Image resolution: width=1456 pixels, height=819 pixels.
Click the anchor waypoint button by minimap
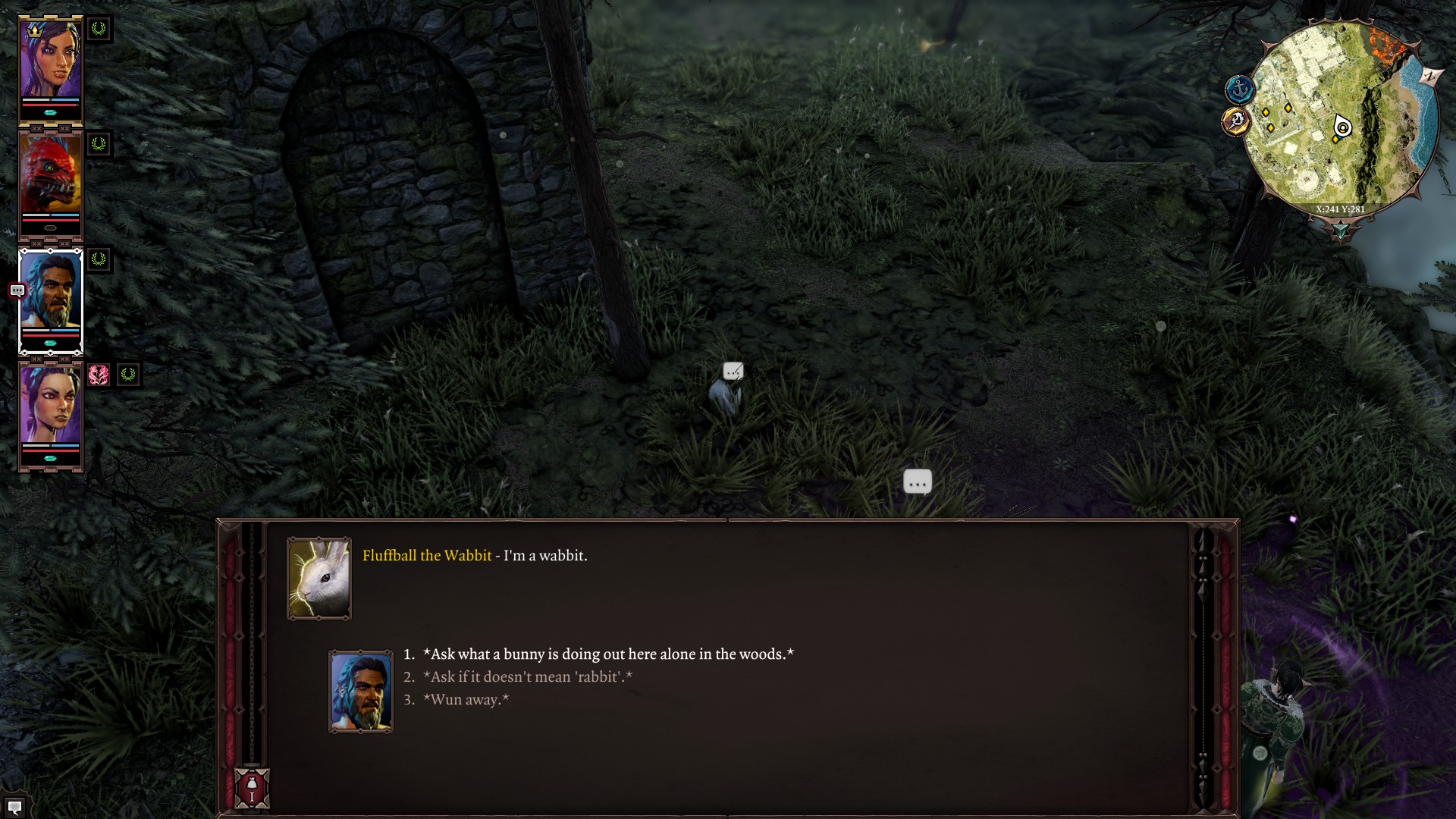point(1238,89)
